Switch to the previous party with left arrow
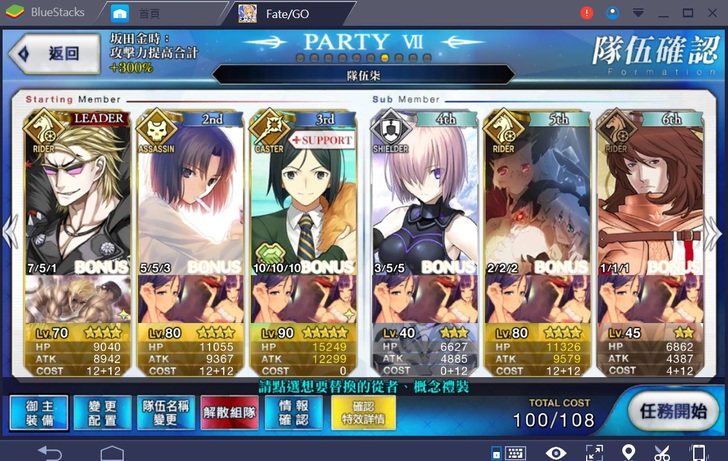Viewport: 728px width, 461px height. [x=10, y=230]
